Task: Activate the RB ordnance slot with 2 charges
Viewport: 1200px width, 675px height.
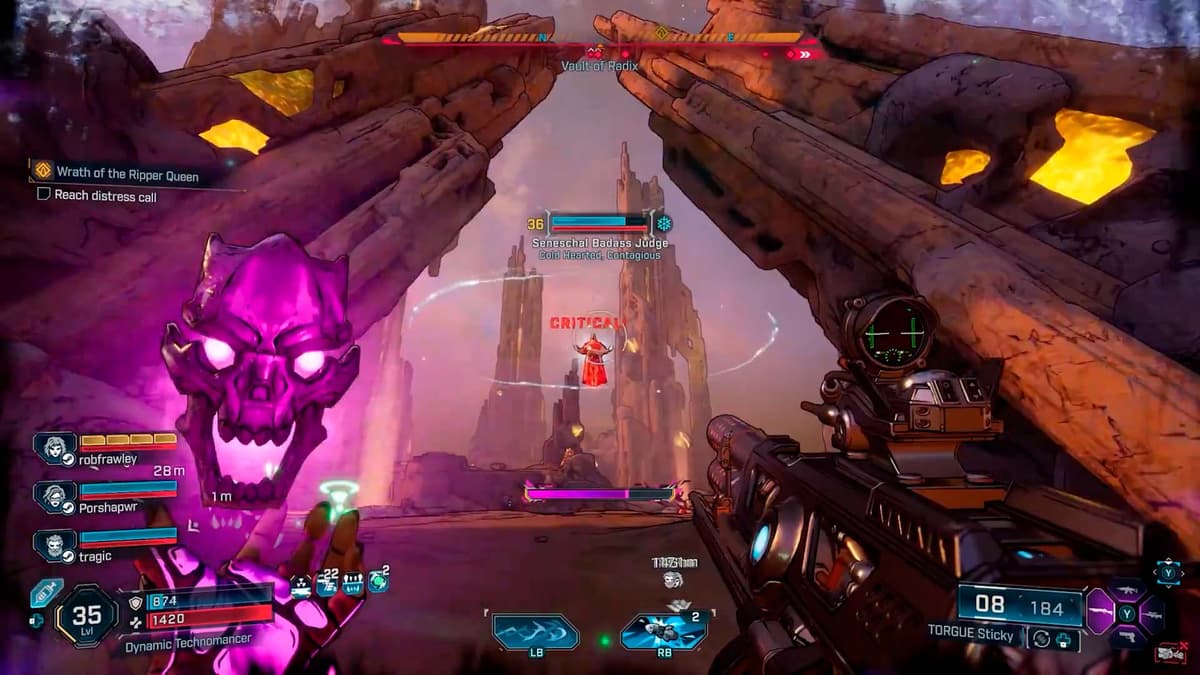Action: (x=664, y=632)
